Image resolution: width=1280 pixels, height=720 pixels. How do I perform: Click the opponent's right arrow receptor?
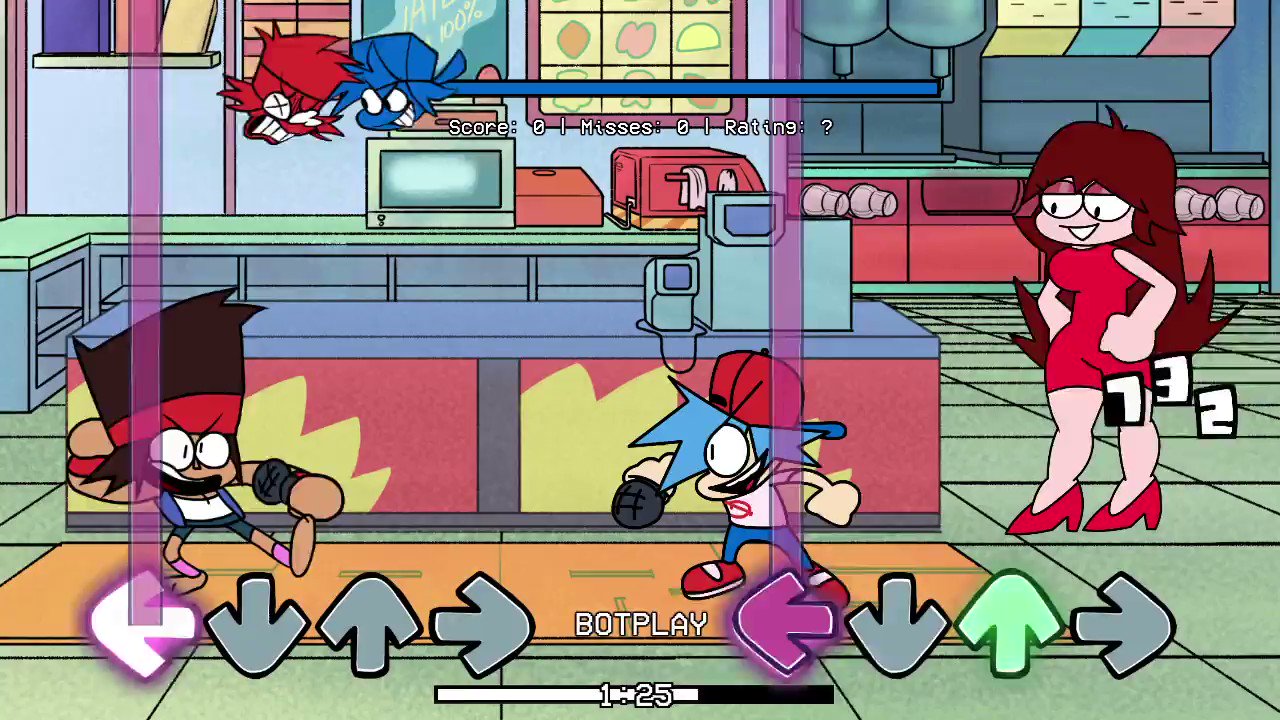click(483, 624)
